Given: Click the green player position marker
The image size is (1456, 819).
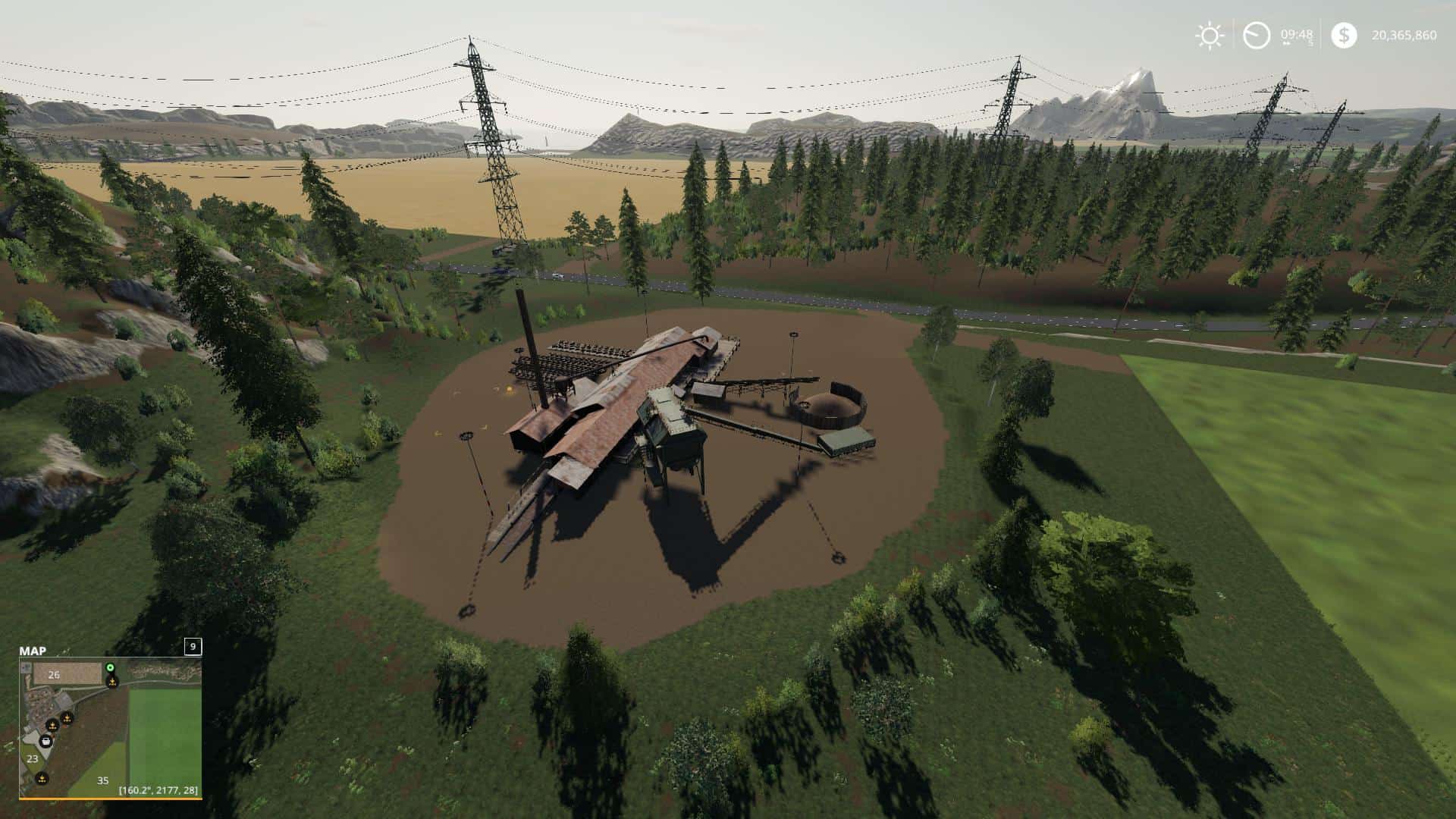Looking at the screenshot, I should click(110, 667).
